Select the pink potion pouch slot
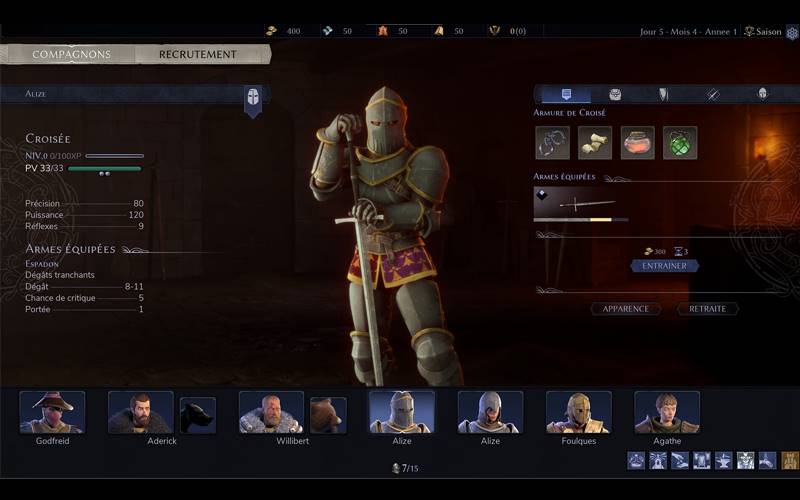Image resolution: width=800 pixels, height=500 pixels. [637, 143]
